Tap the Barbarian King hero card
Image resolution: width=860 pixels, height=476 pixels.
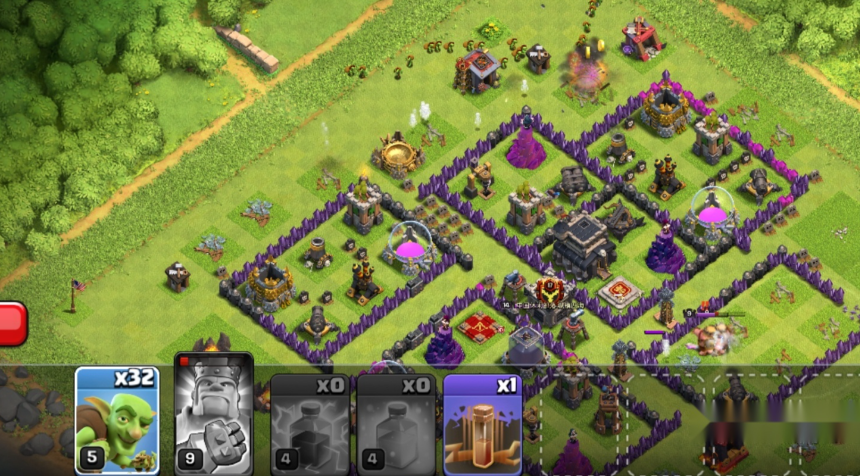point(214,412)
